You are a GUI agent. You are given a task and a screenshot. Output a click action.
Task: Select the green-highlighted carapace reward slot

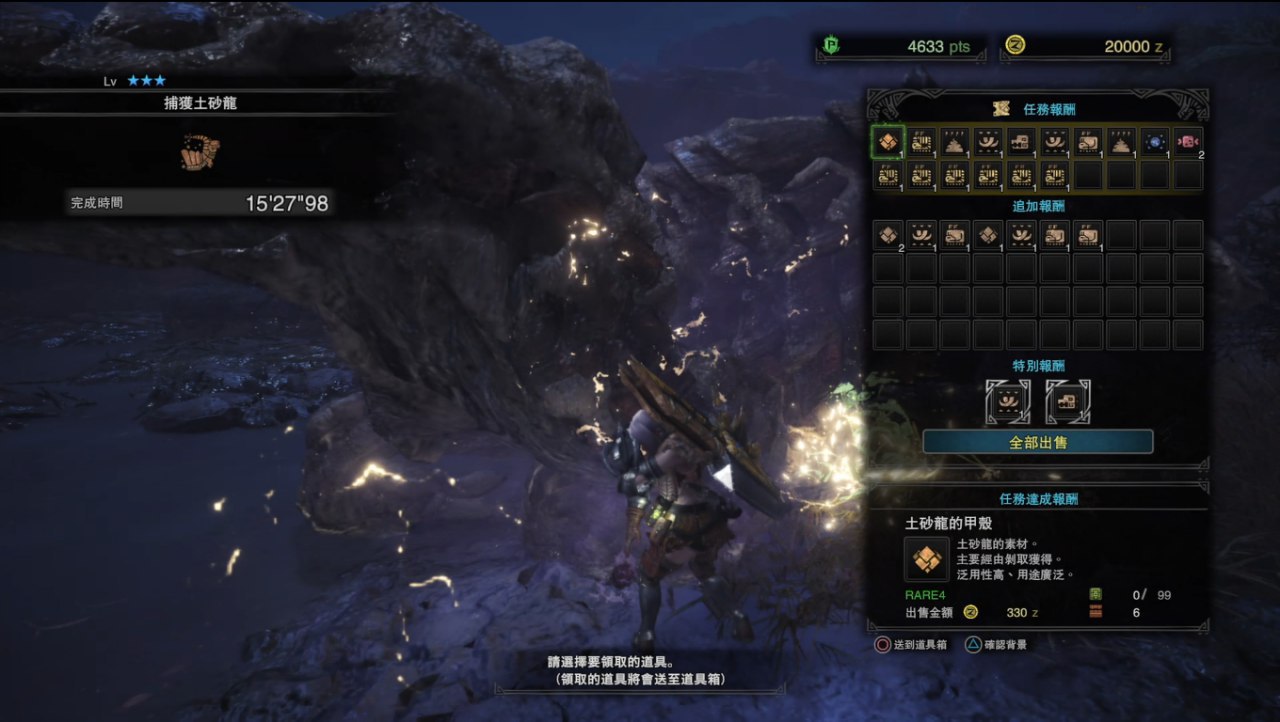coord(887,142)
